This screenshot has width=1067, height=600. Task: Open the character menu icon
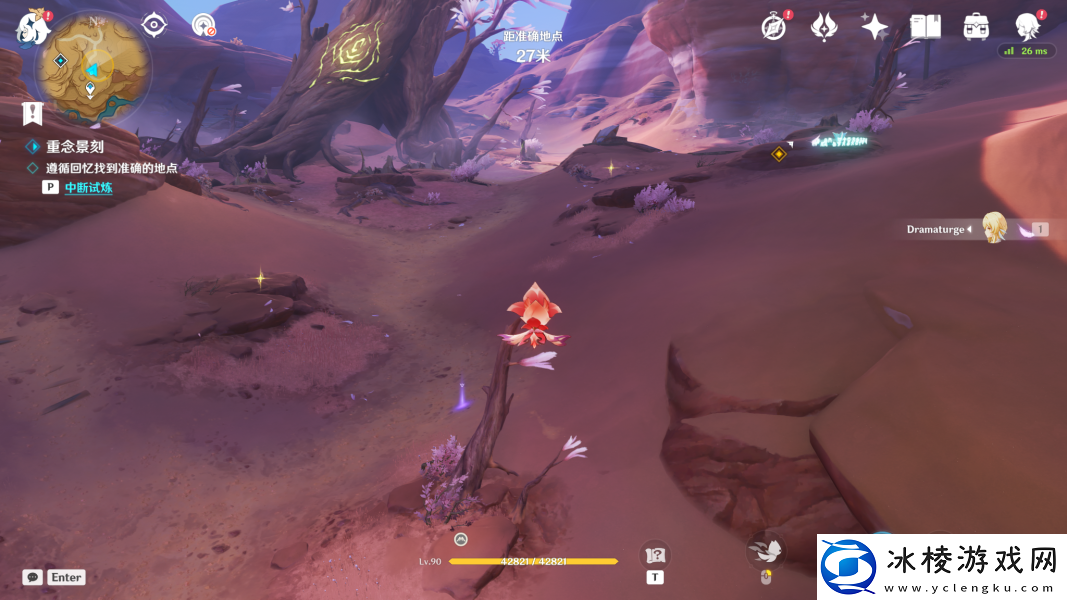tap(1027, 26)
